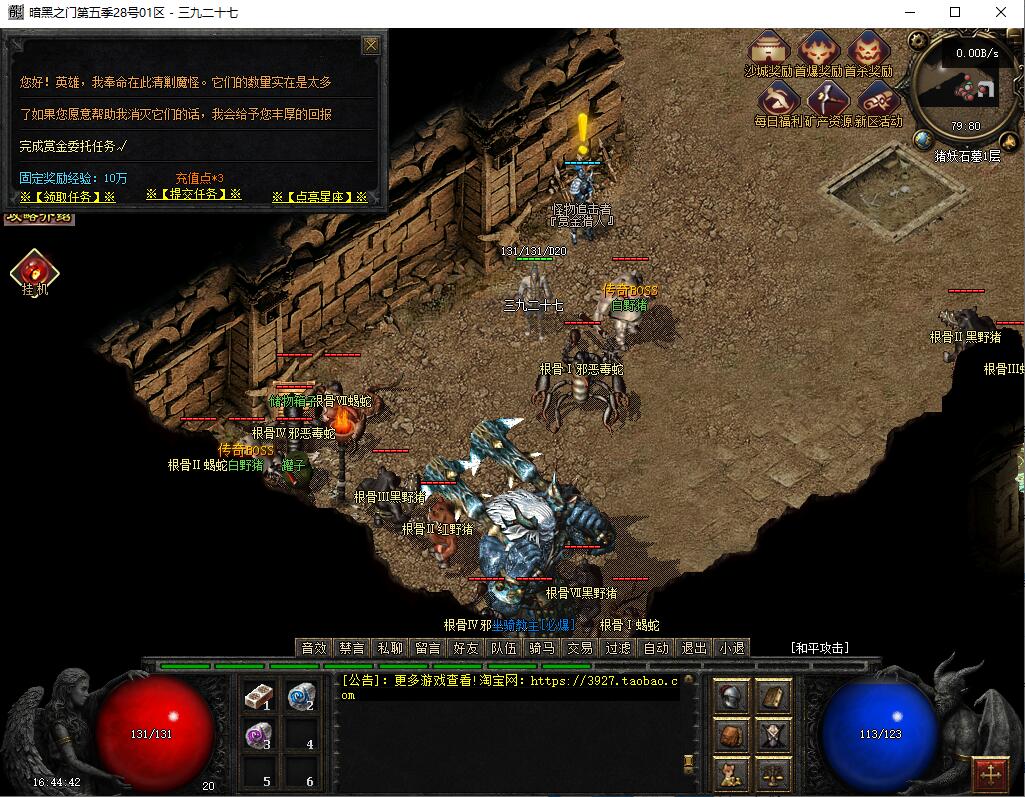Viewport: 1025px width, 797px height.
Task: Select the scroll item in hotbar slot 1
Action: pyautogui.click(x=259, y=696)
